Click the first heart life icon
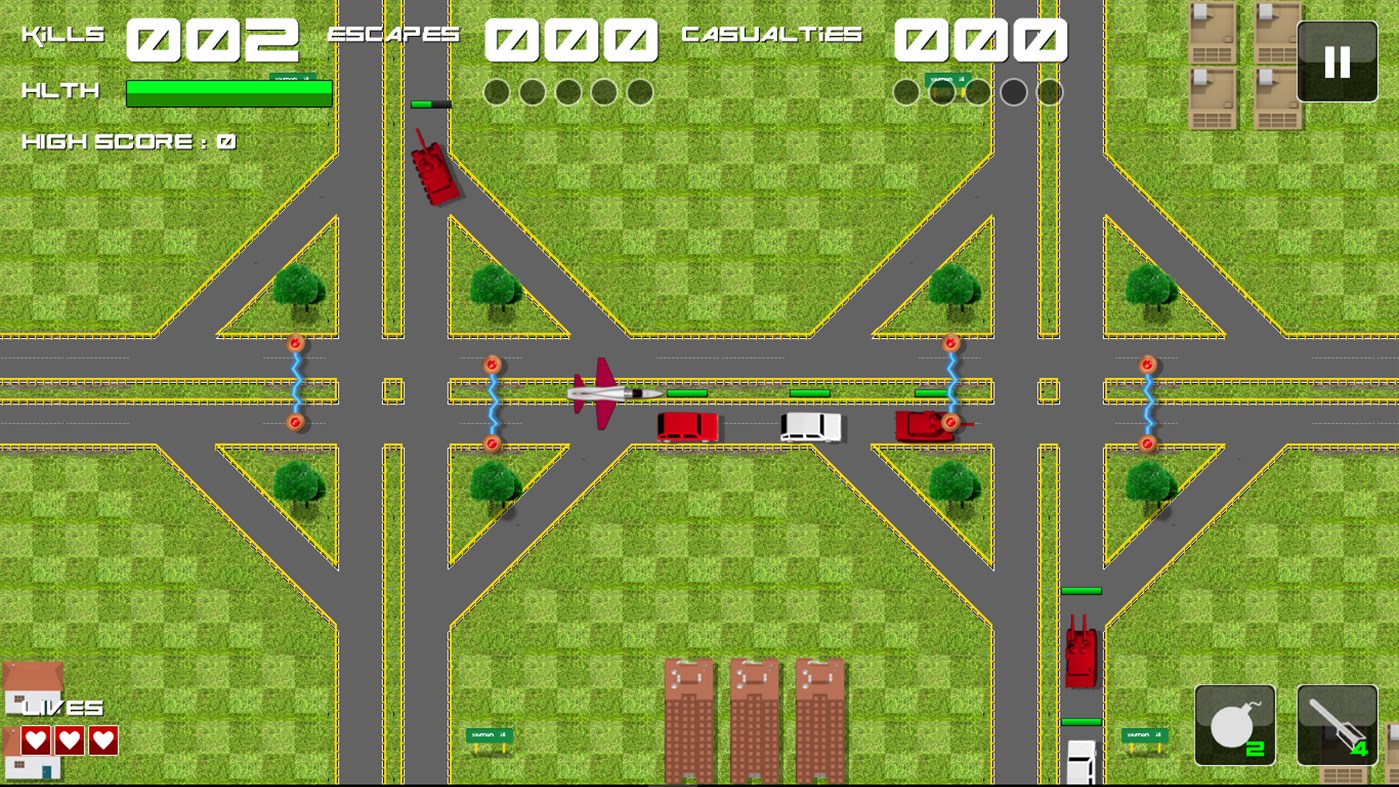 point(34,741)
